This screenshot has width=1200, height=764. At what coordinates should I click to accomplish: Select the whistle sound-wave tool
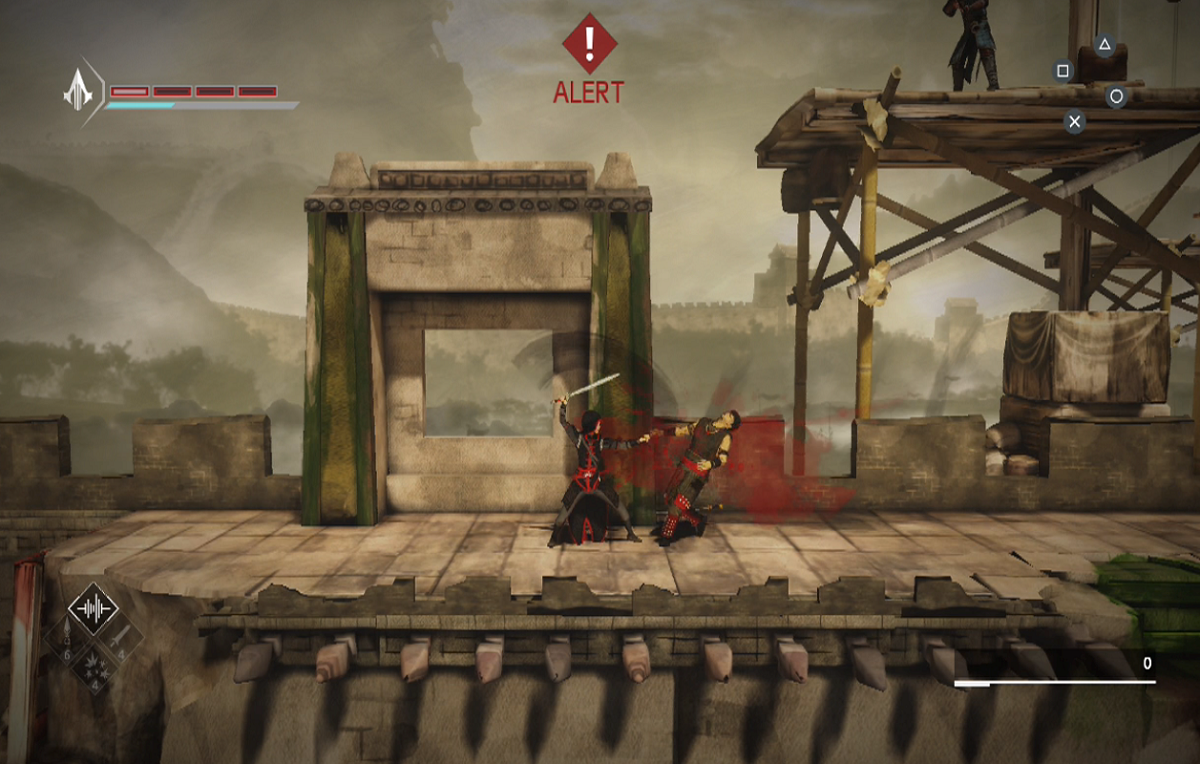[x=93, y=608]
